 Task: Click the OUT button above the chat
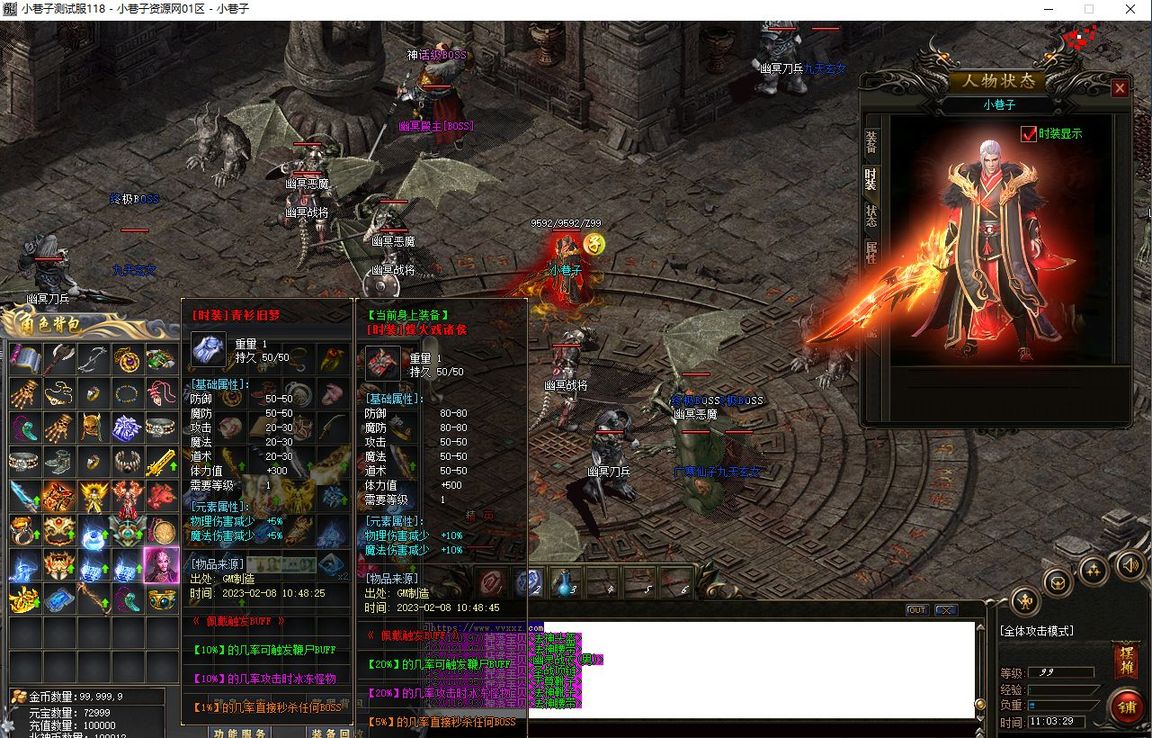[916, 610]
